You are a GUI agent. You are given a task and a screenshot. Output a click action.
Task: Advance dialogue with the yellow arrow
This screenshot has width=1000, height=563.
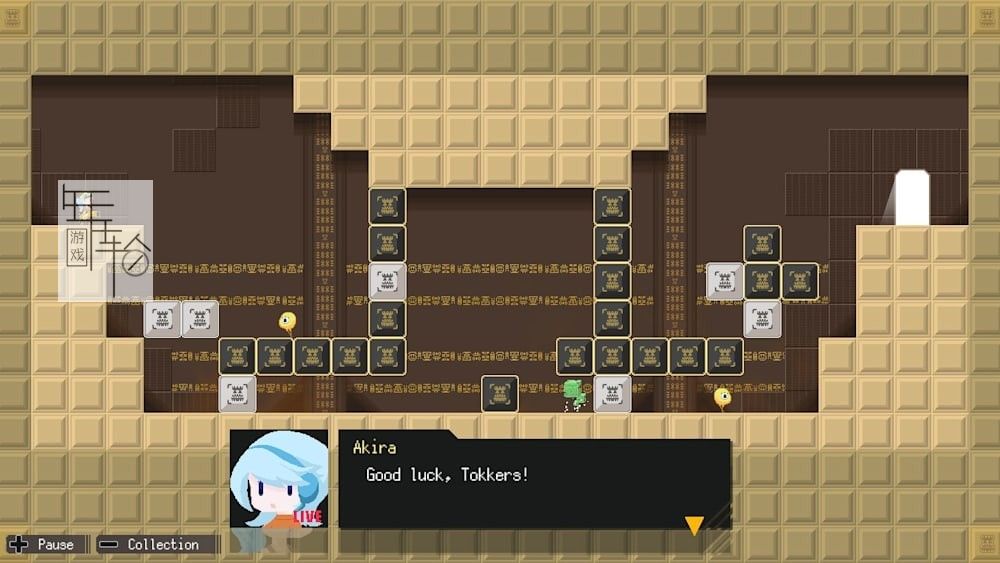[693, 525]
